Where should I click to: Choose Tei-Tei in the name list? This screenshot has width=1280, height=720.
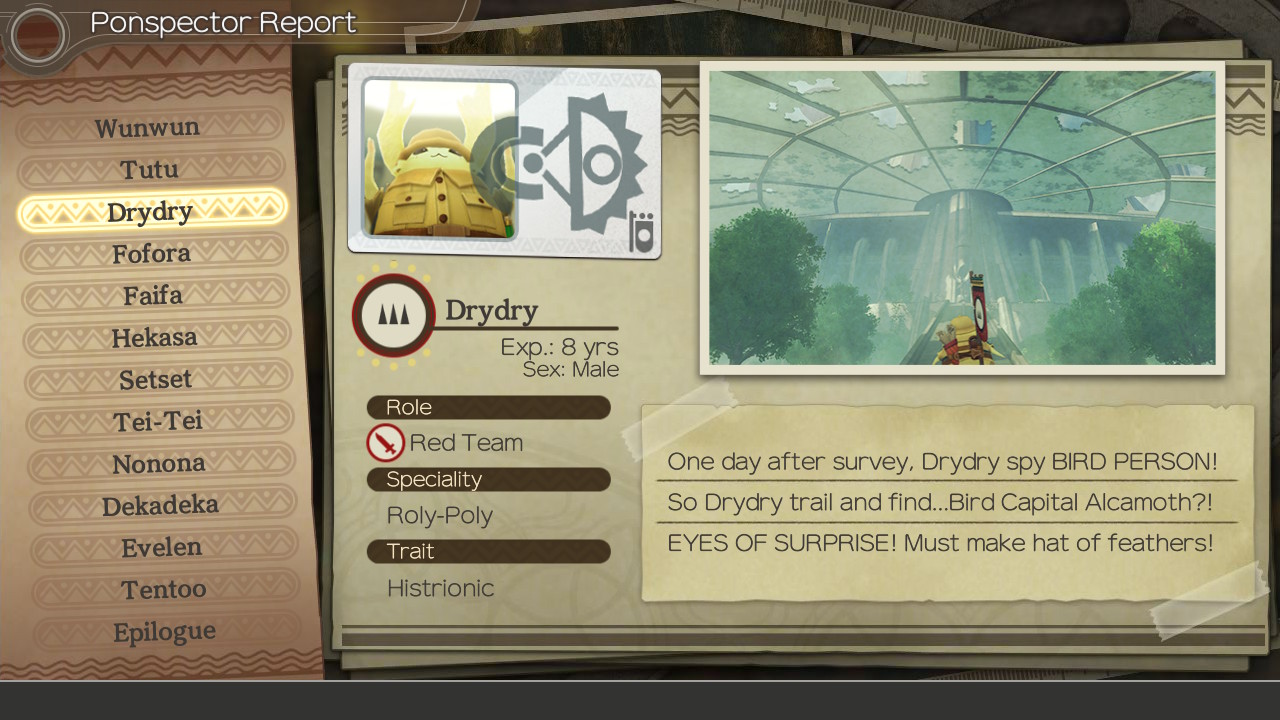tap(158, 422)
